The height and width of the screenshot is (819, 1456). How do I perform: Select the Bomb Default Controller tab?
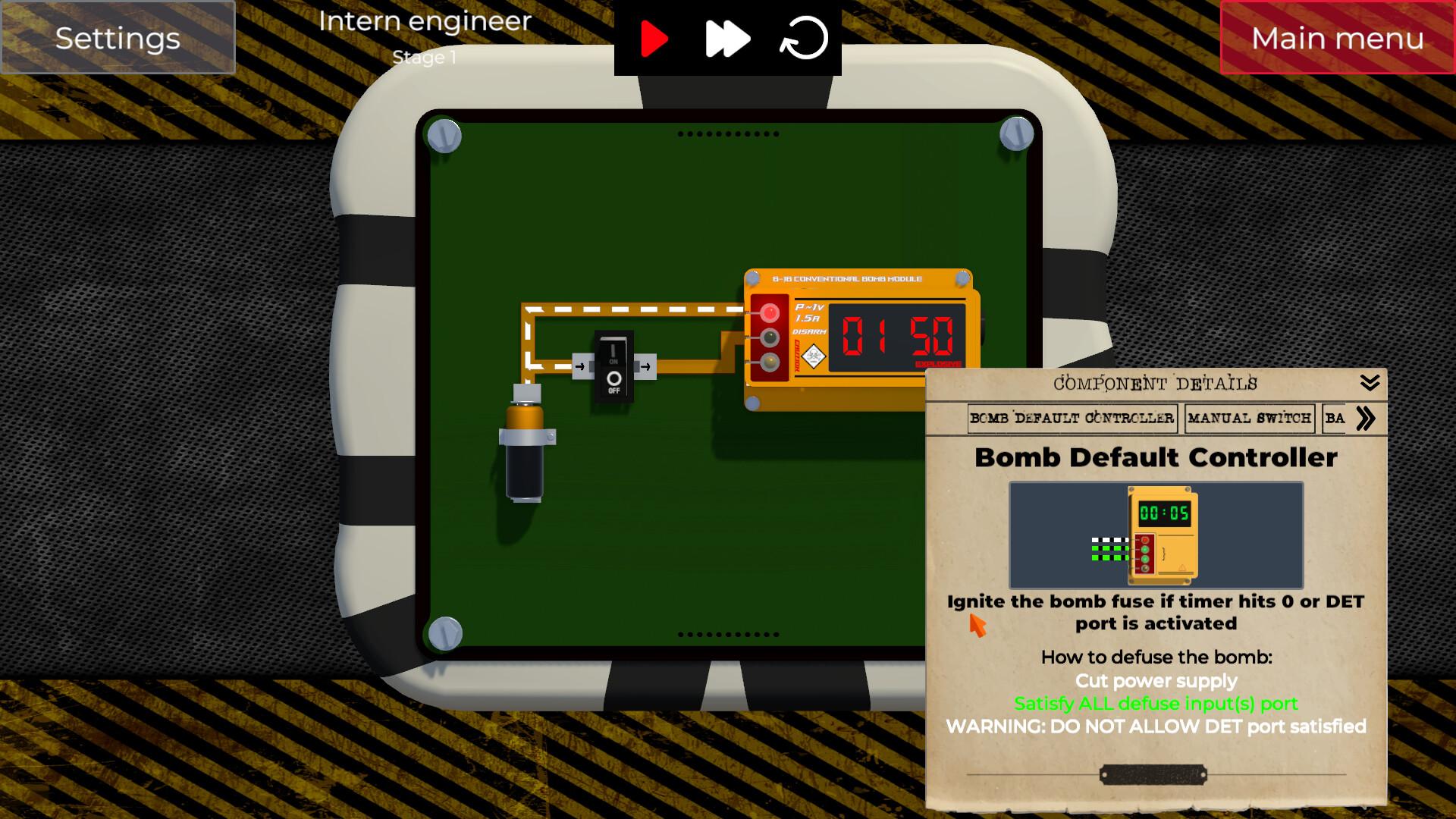pos(1072,419)
